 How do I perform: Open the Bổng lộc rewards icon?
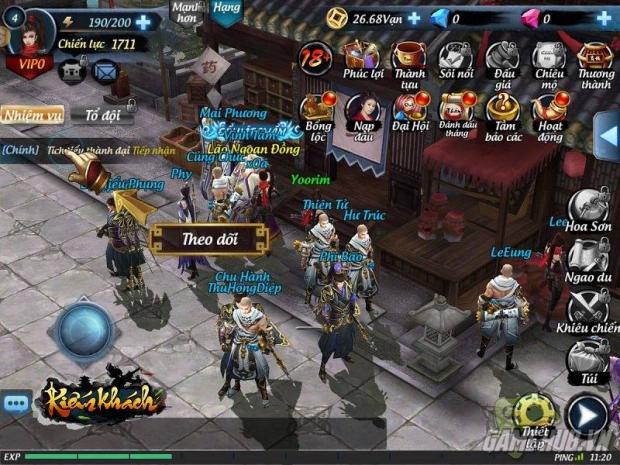[318, 113]
